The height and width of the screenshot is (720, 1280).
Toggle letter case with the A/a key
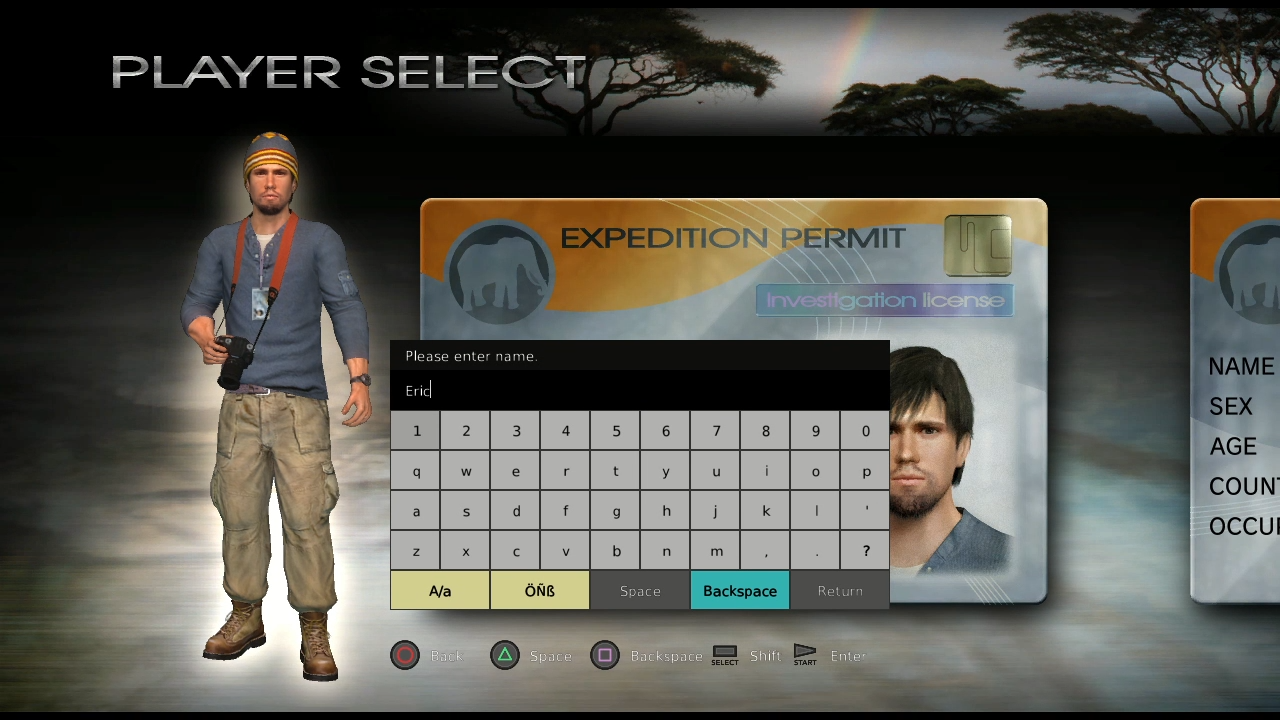(x=440, y=591)
